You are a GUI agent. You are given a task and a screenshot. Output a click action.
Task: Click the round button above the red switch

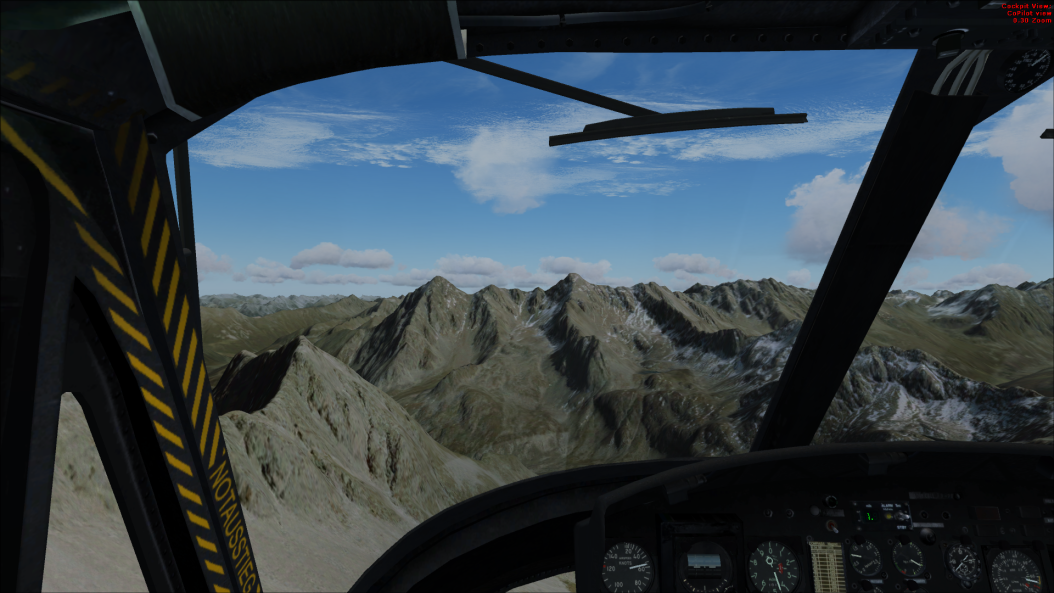click(831, 501)
